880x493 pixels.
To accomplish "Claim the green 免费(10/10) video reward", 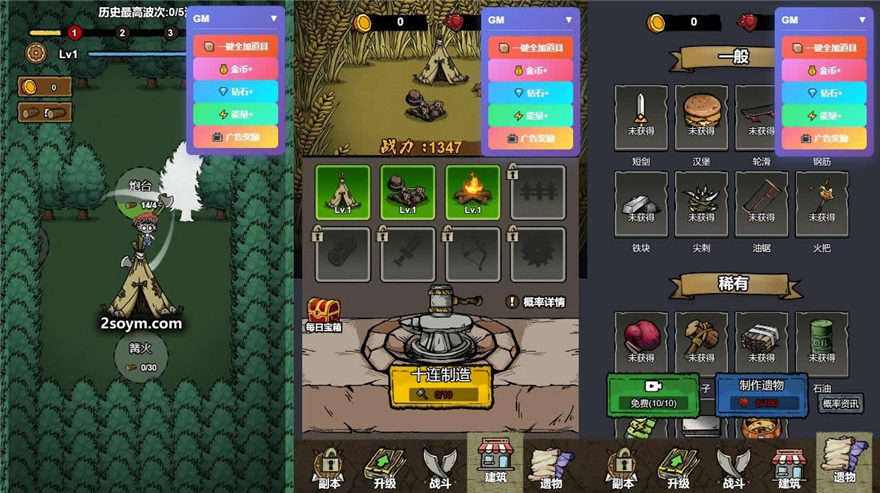I will tap(653, 394).
